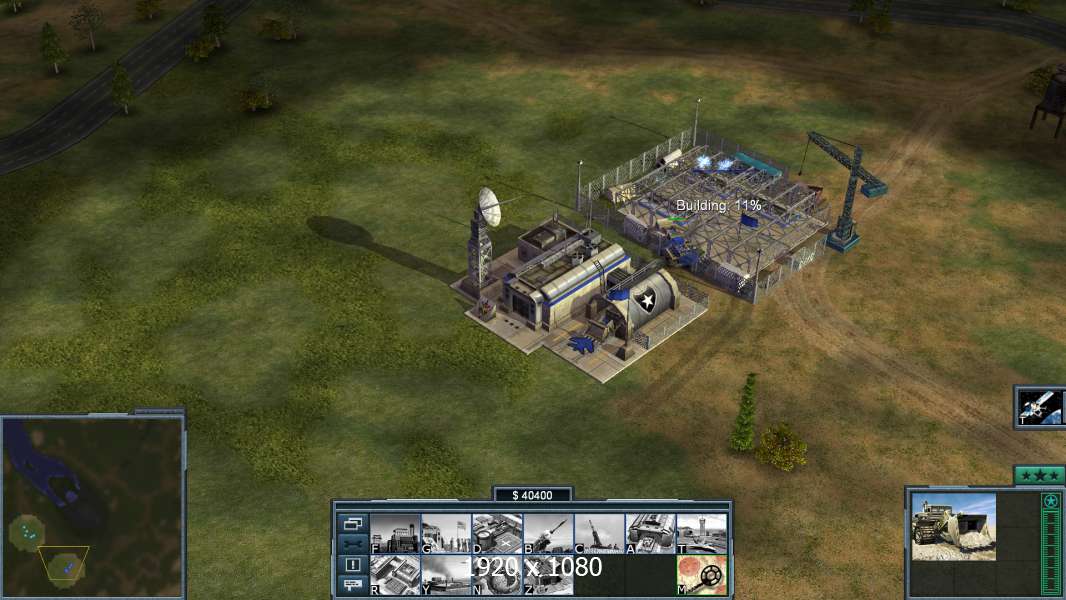Click the bottom sidebar button below the exclamation
Screen dimensions: 1066x600
[x=353, y=585]
